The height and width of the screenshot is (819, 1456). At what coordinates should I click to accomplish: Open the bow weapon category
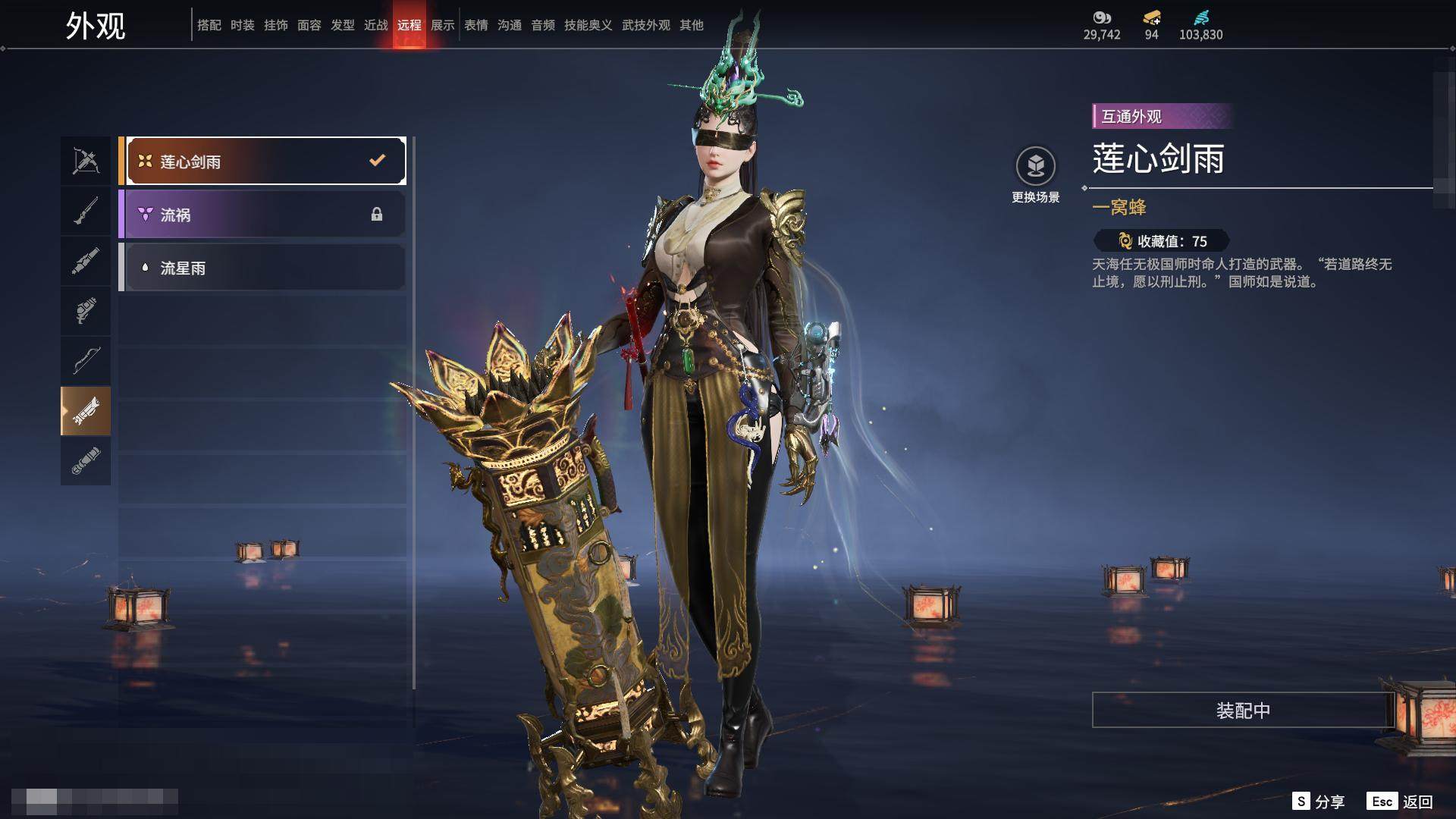(86, 360)
